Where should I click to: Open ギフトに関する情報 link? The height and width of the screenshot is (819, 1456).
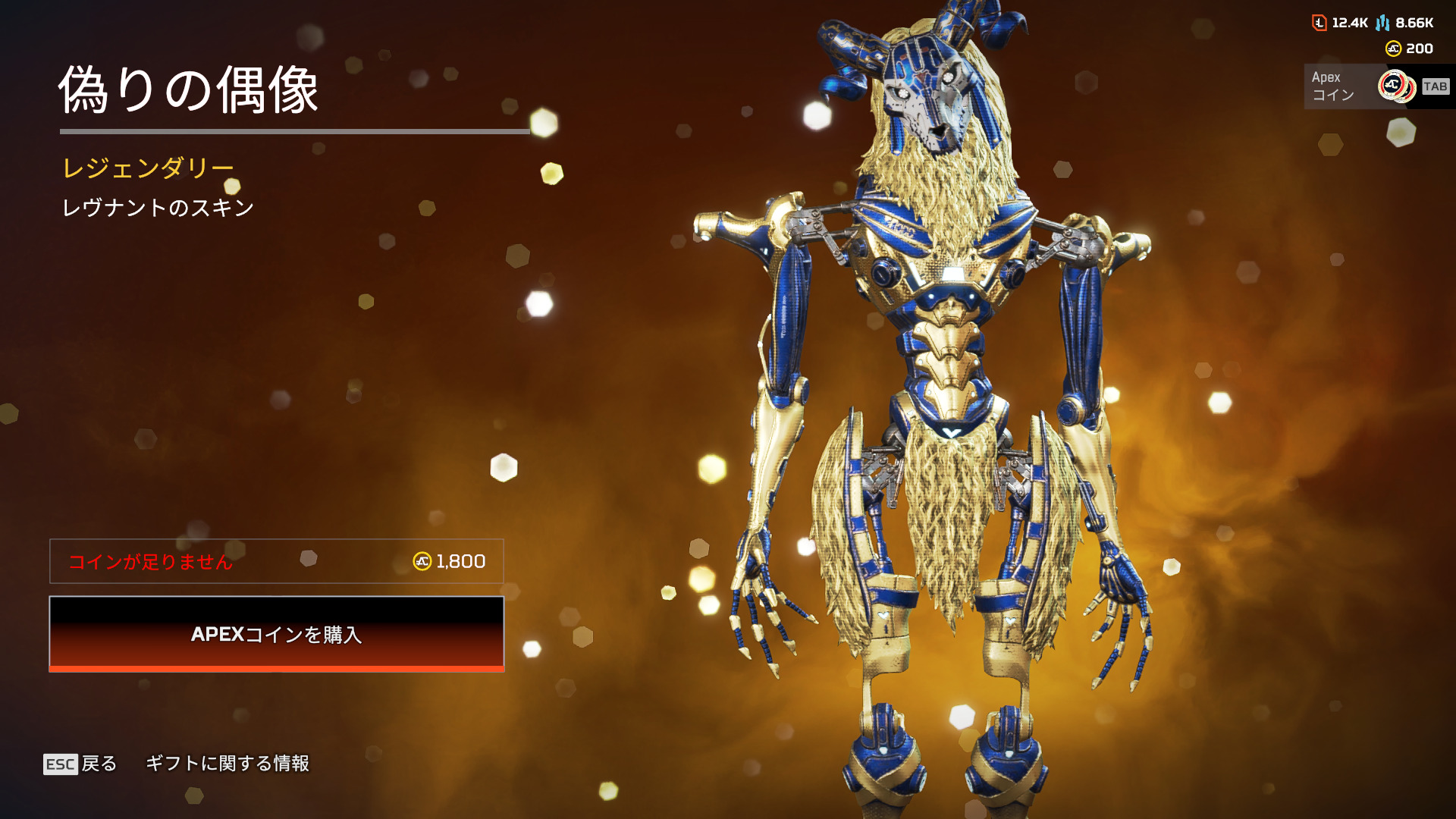[x=227, y=764]
